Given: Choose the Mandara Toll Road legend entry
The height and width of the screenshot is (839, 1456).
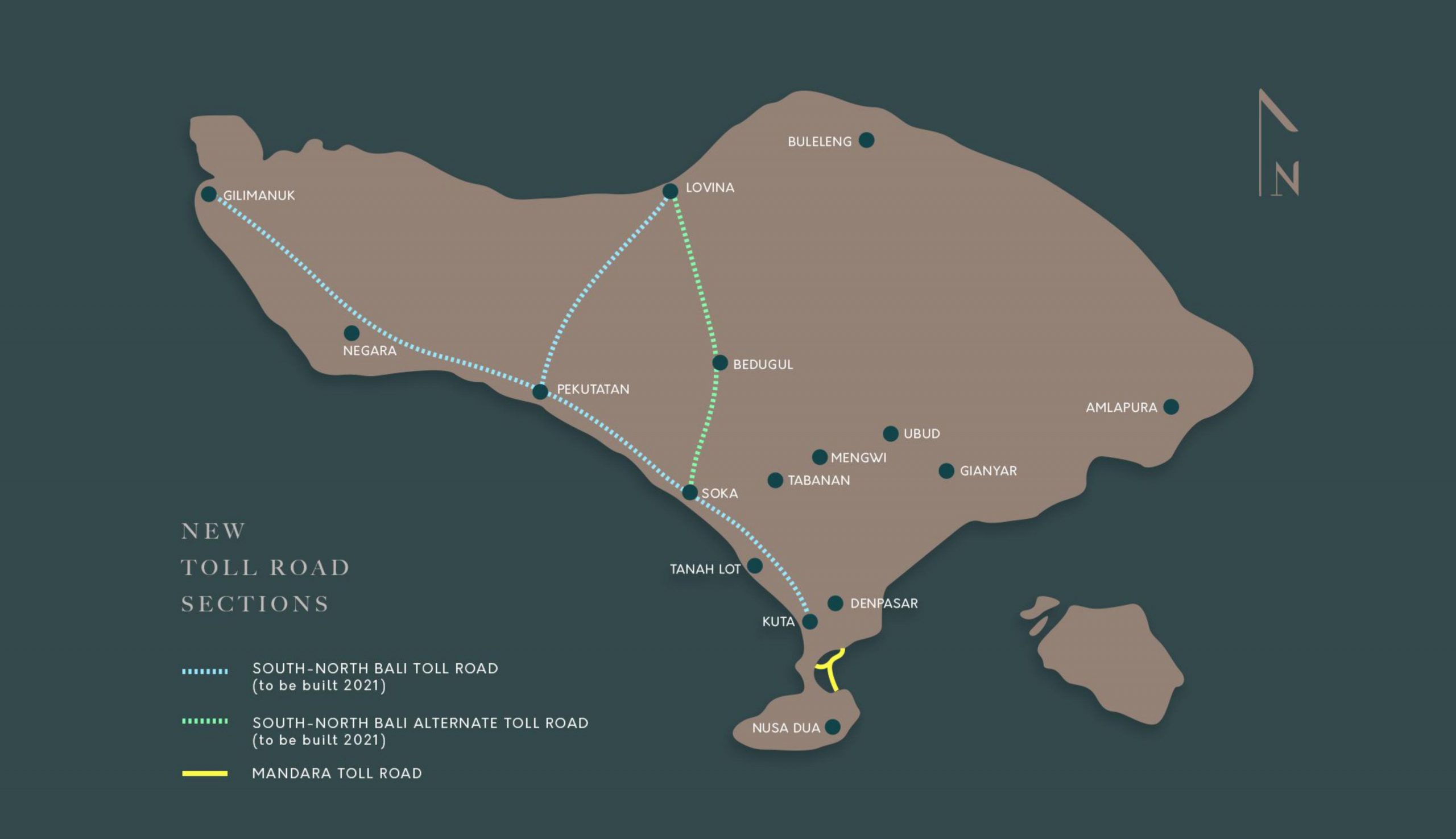Looking at the screenshot, I should (337, 774).
